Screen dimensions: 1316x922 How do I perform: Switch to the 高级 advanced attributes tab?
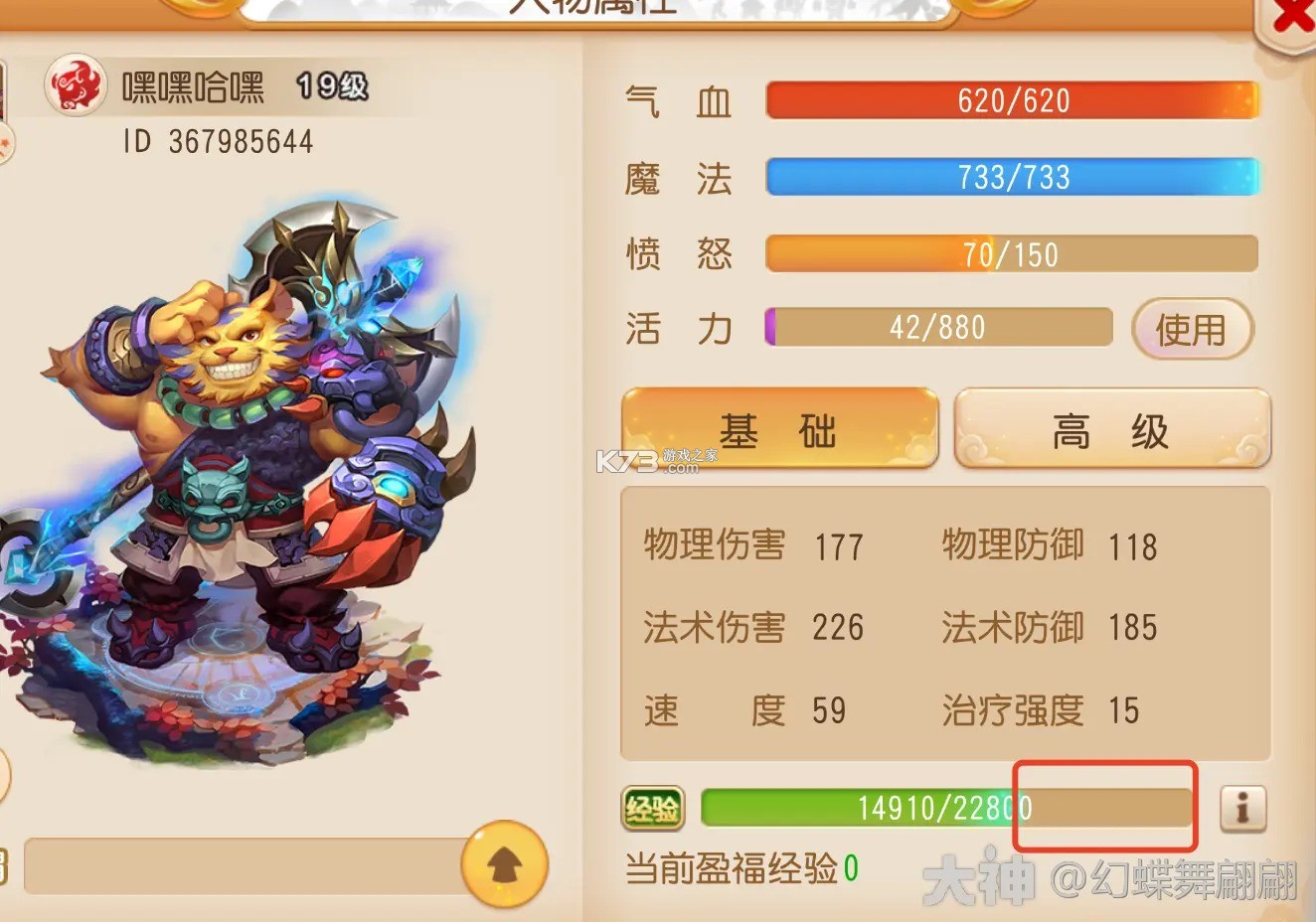[x=1110, y=428]
